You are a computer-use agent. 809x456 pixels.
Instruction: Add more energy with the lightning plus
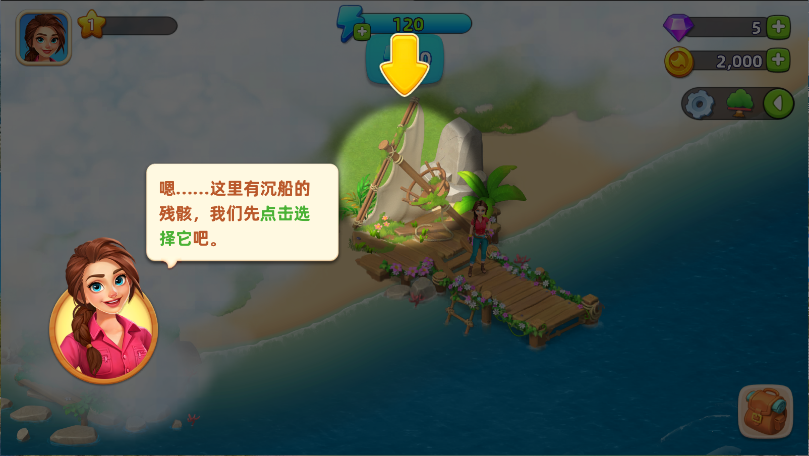[362, 31]
